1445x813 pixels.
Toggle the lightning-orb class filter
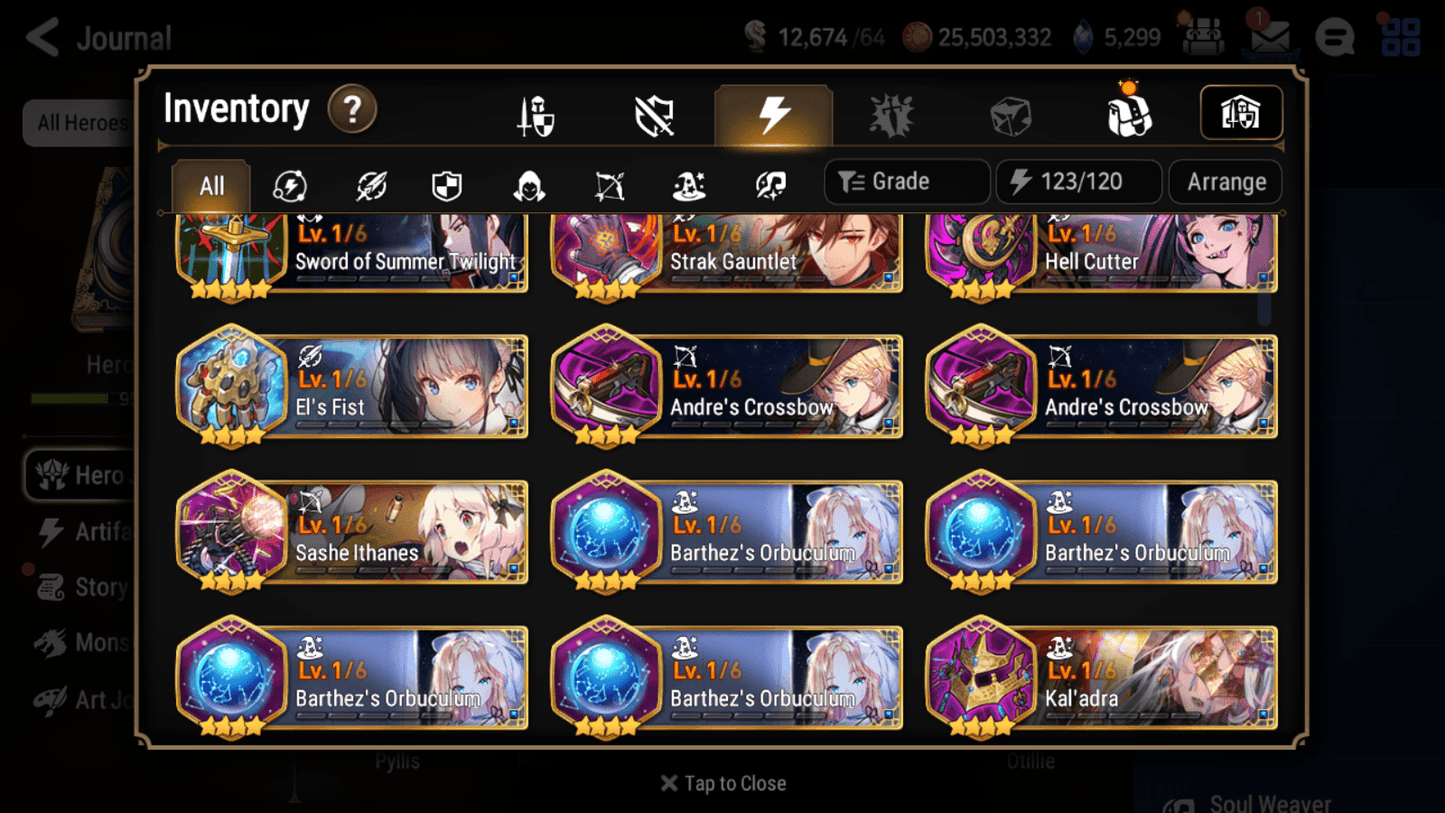[289, 184]
